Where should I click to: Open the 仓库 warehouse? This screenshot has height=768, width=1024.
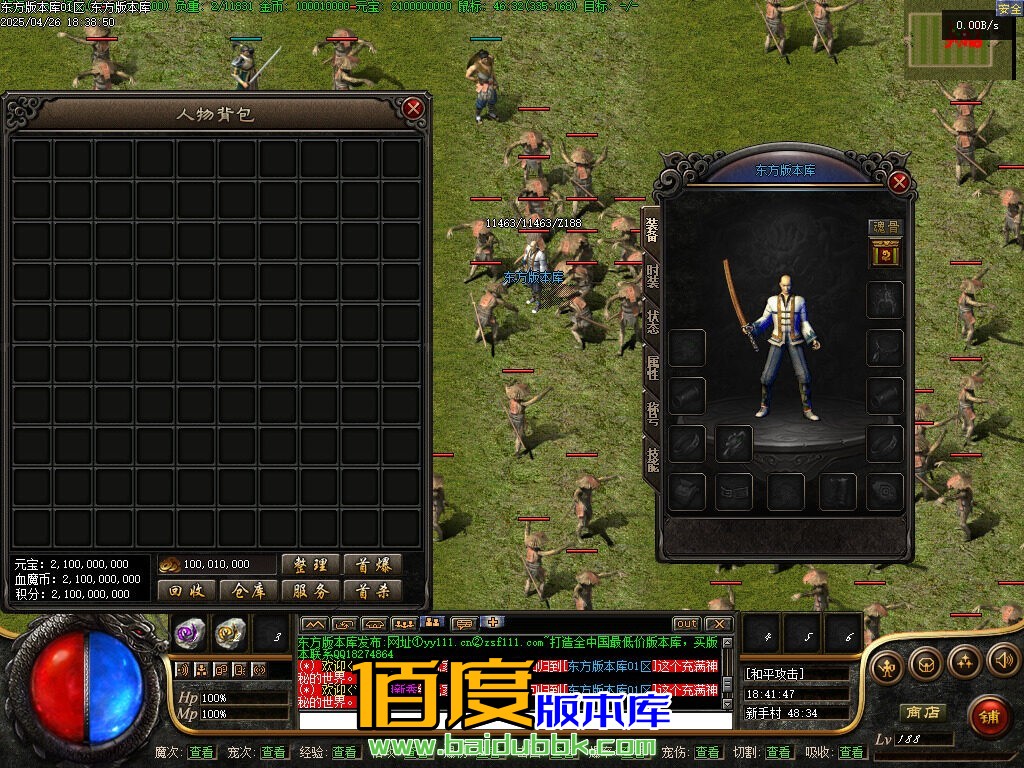click(x=248, y=591)
